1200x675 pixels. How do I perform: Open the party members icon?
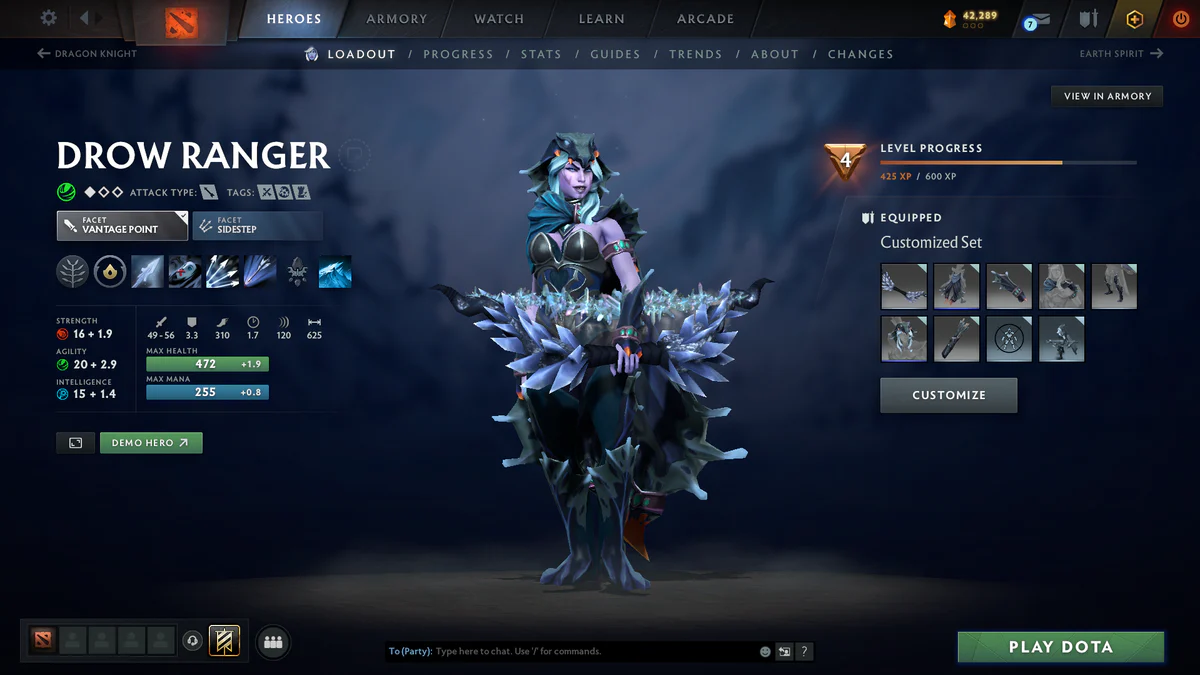pos(273,642)
